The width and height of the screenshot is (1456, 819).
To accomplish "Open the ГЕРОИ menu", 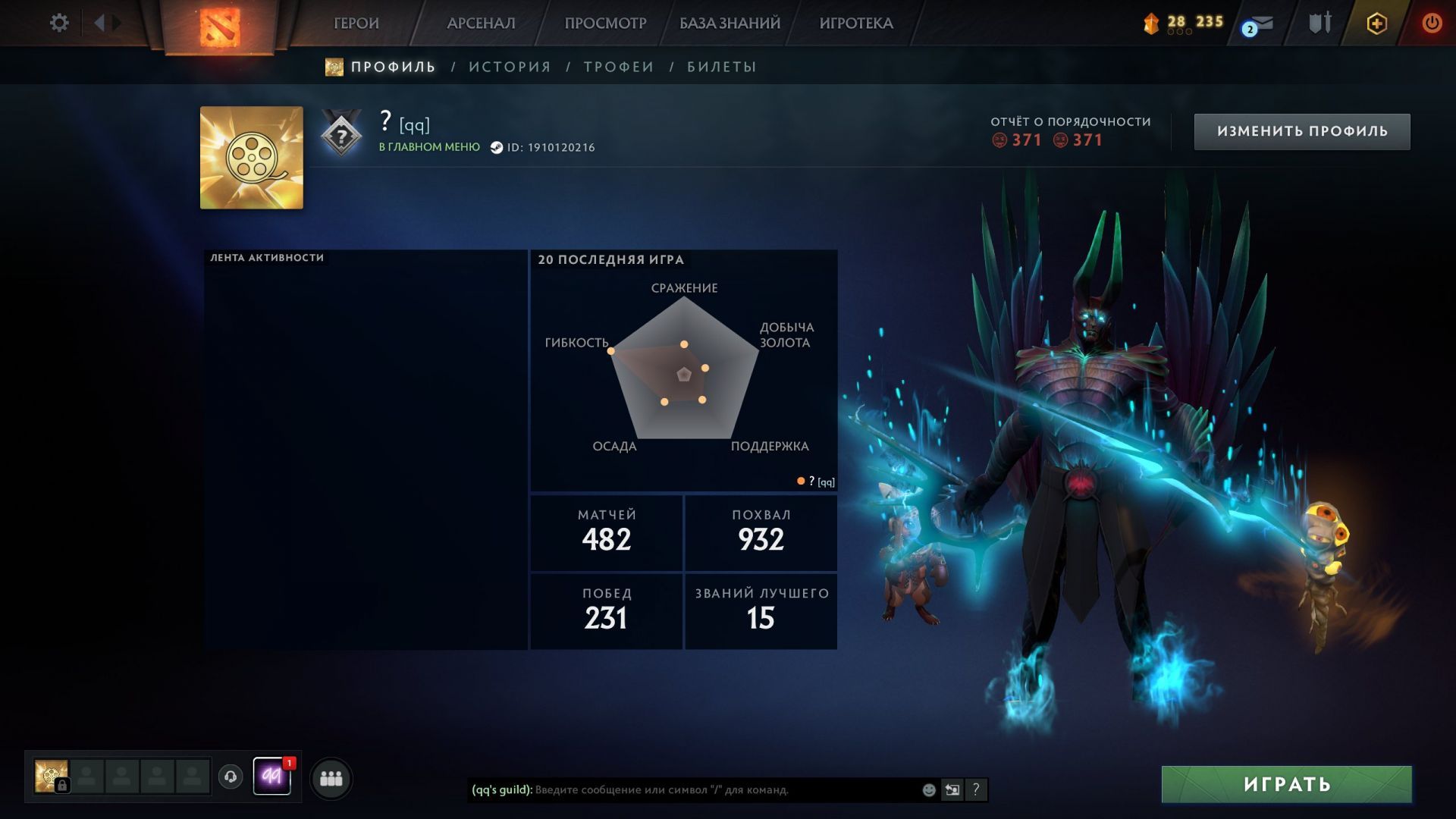I will point(356,24).
